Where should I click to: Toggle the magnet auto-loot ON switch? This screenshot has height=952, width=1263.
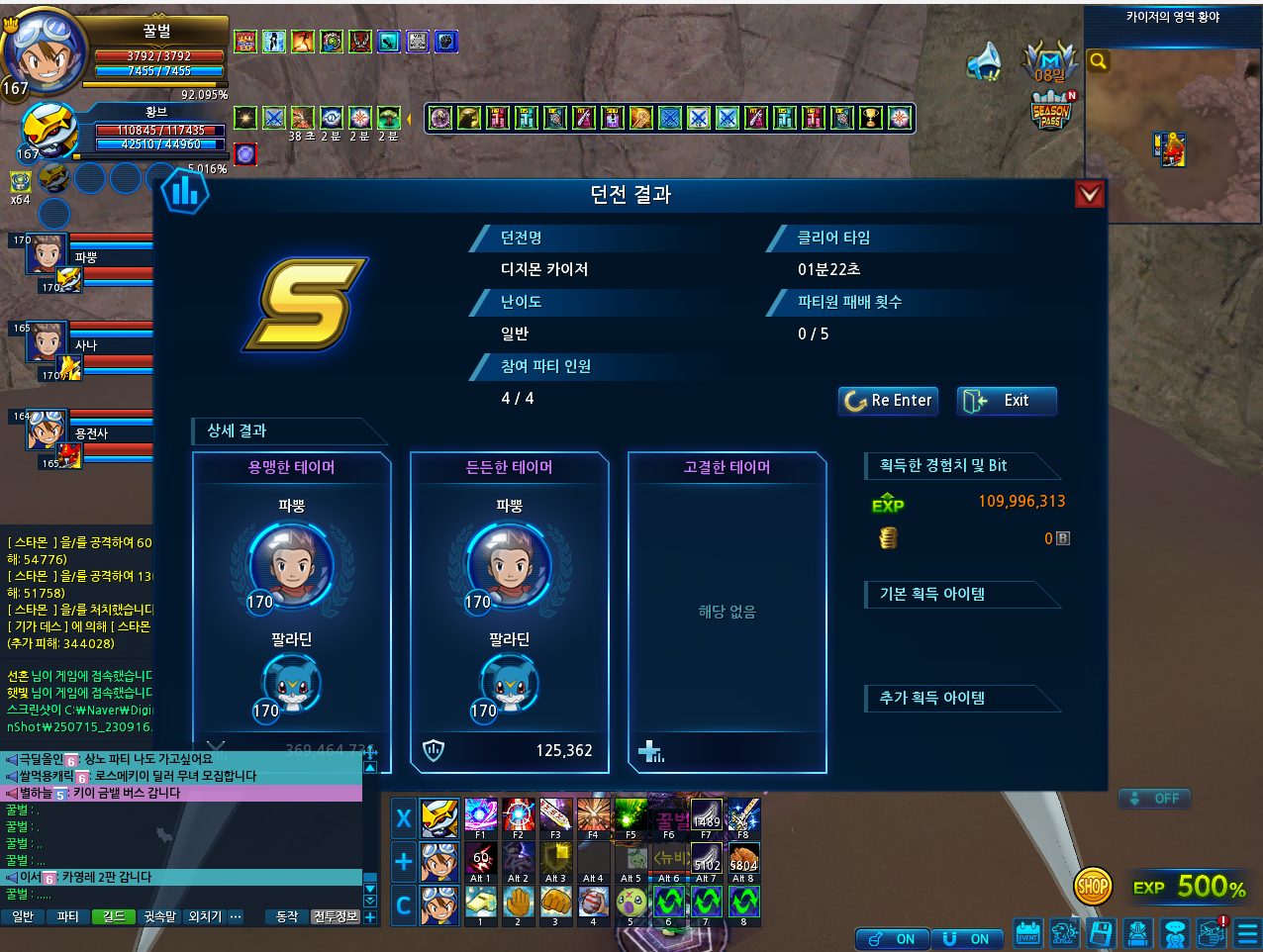click(x=964, y=939)
